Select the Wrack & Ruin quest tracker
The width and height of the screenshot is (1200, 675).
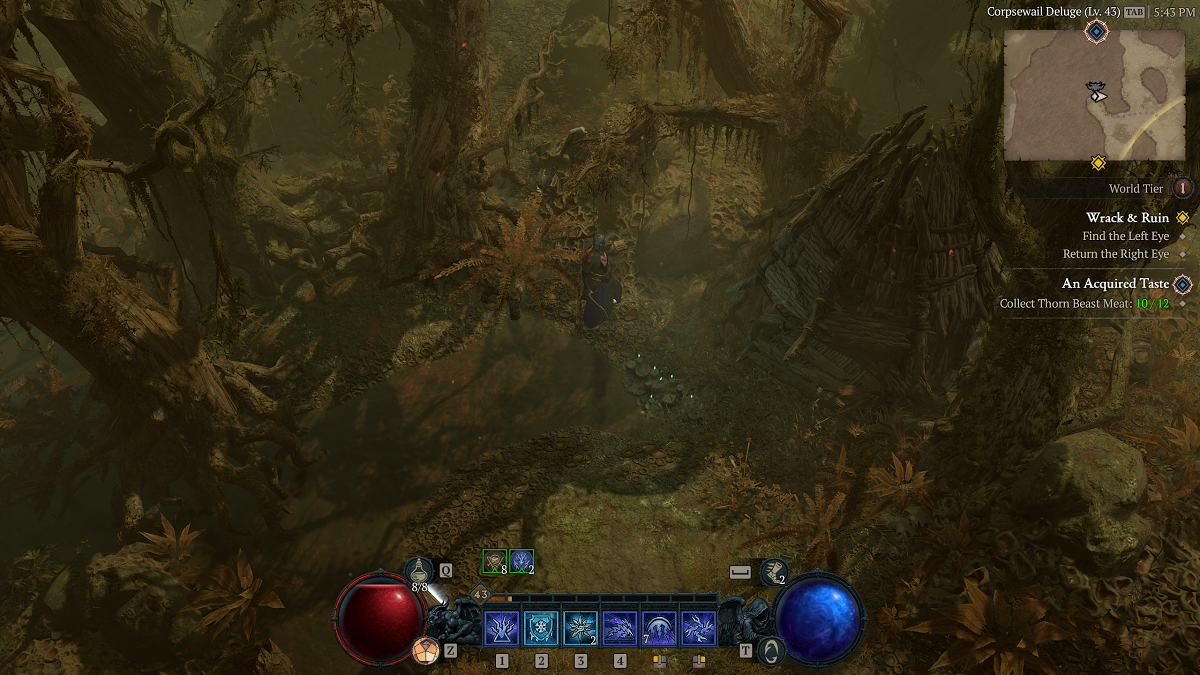tap(1127, 218)
